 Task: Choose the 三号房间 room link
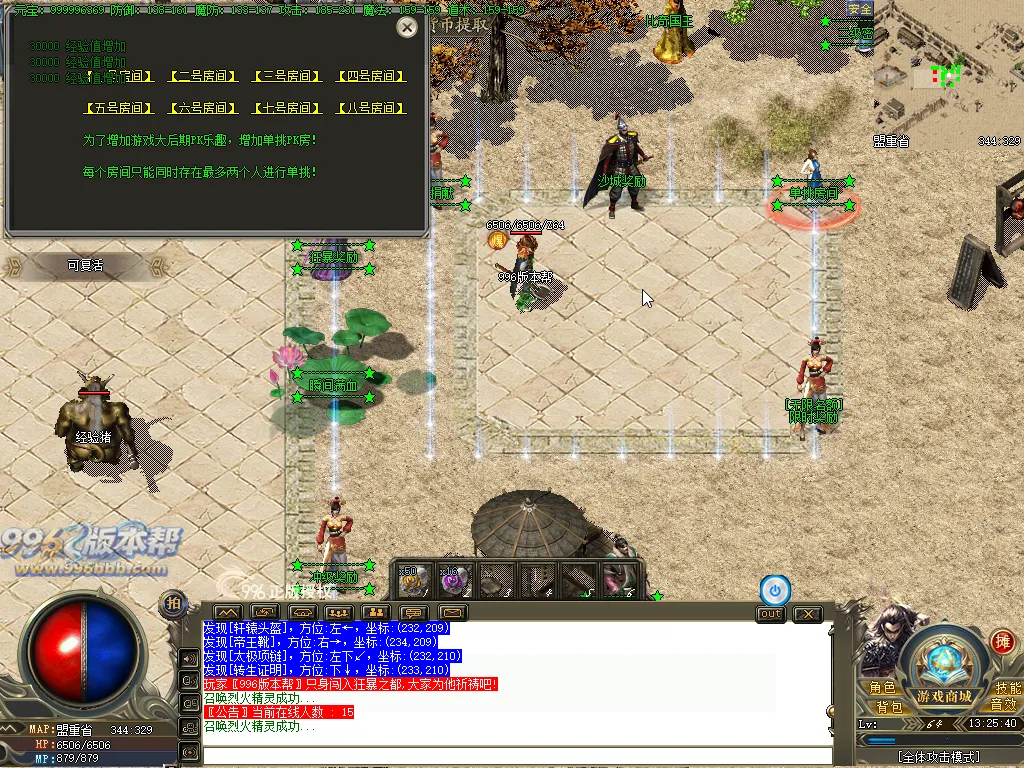(x=288, y=76)
